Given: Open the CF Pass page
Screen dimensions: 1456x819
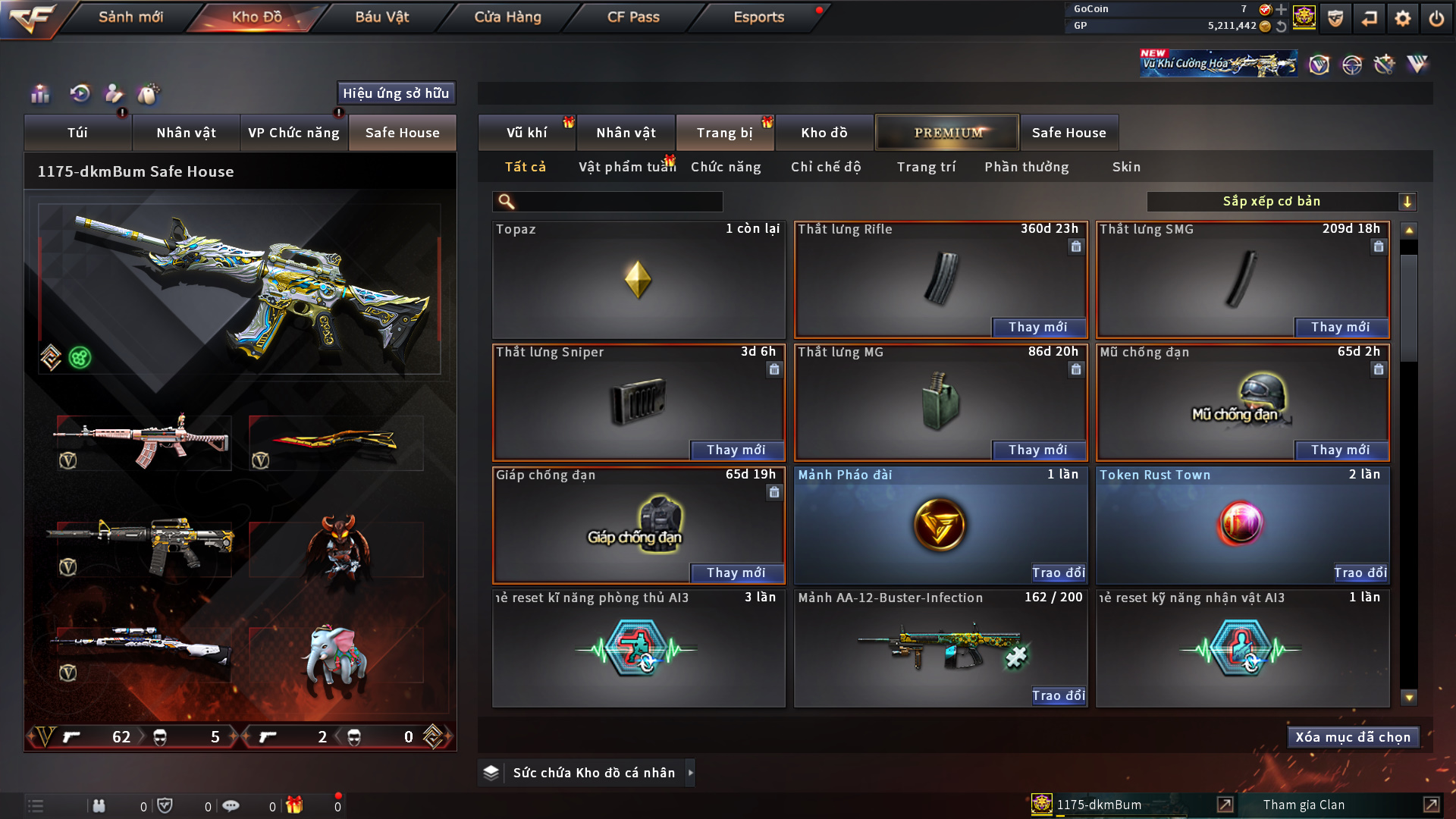Looking at the screenshot, I should pyautogui.click(x=633, y=17).
